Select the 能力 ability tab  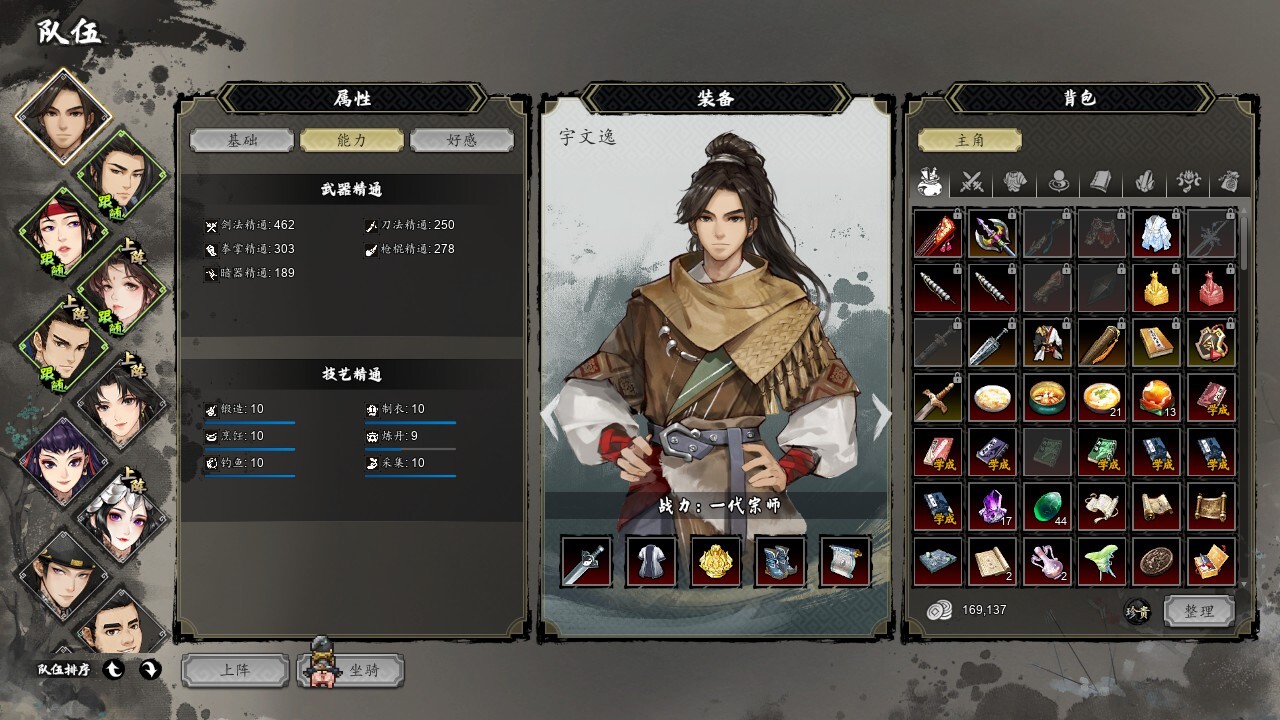351,140
